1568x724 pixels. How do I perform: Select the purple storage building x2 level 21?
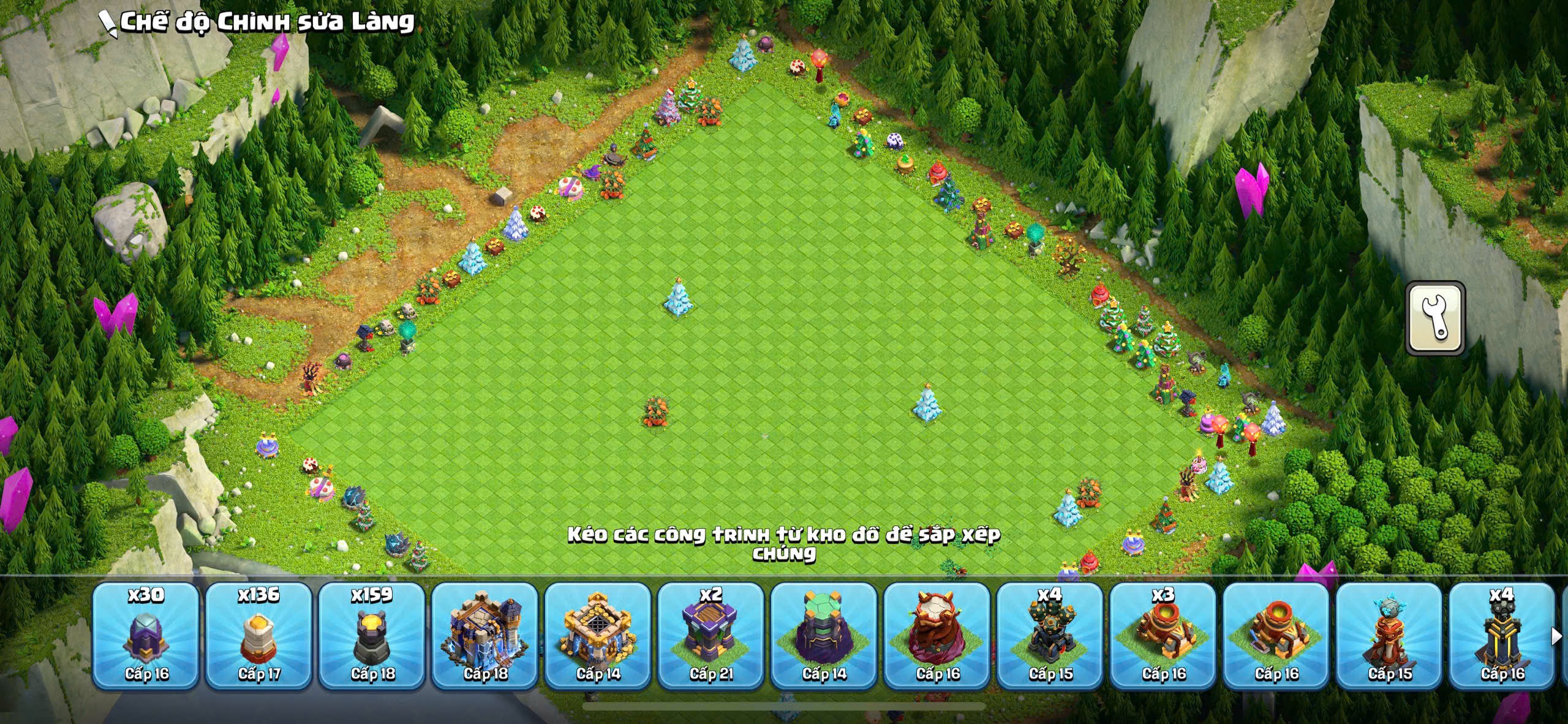pos(710,636)
